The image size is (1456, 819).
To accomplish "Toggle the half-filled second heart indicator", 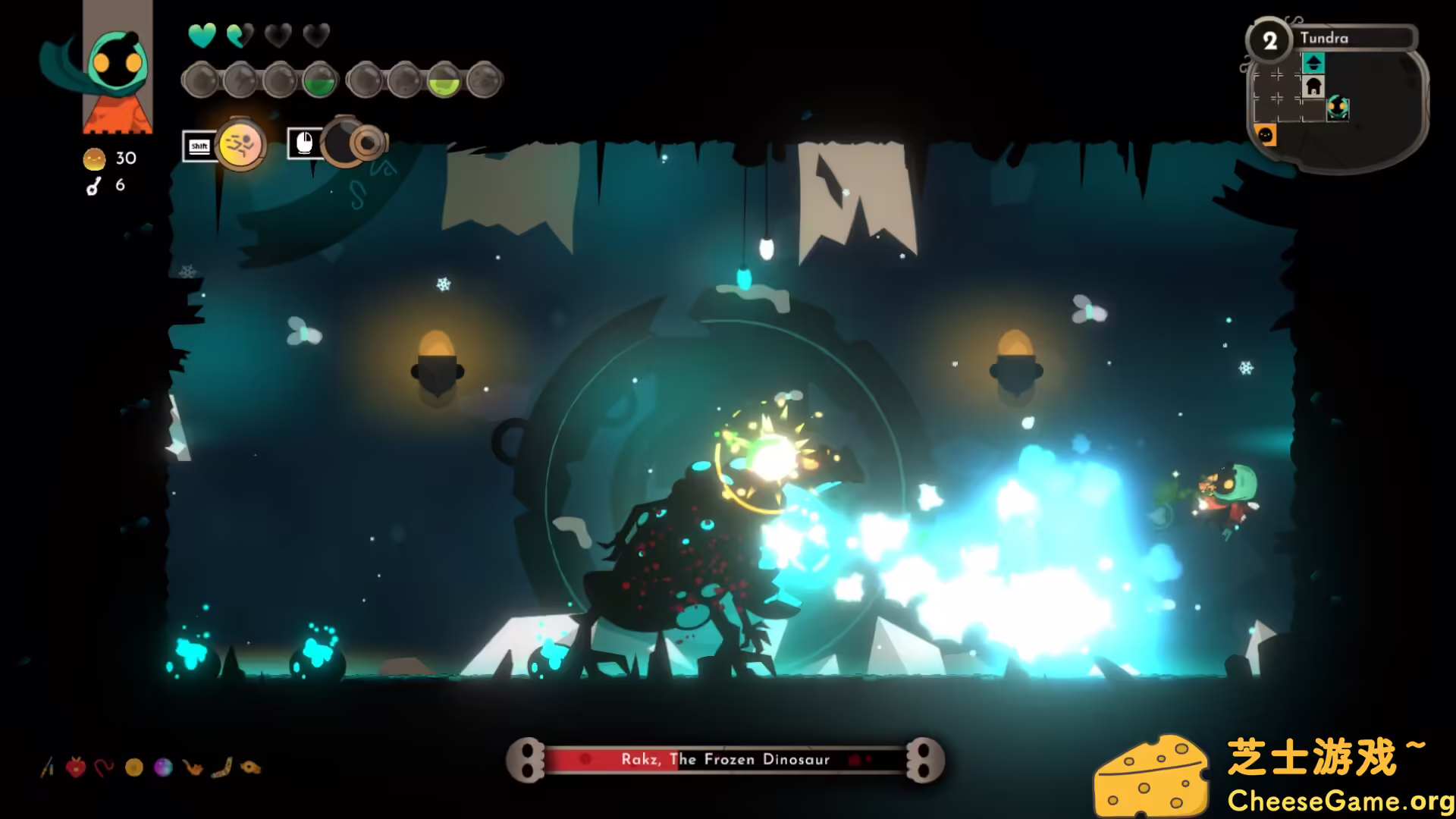I will [240, 35].
